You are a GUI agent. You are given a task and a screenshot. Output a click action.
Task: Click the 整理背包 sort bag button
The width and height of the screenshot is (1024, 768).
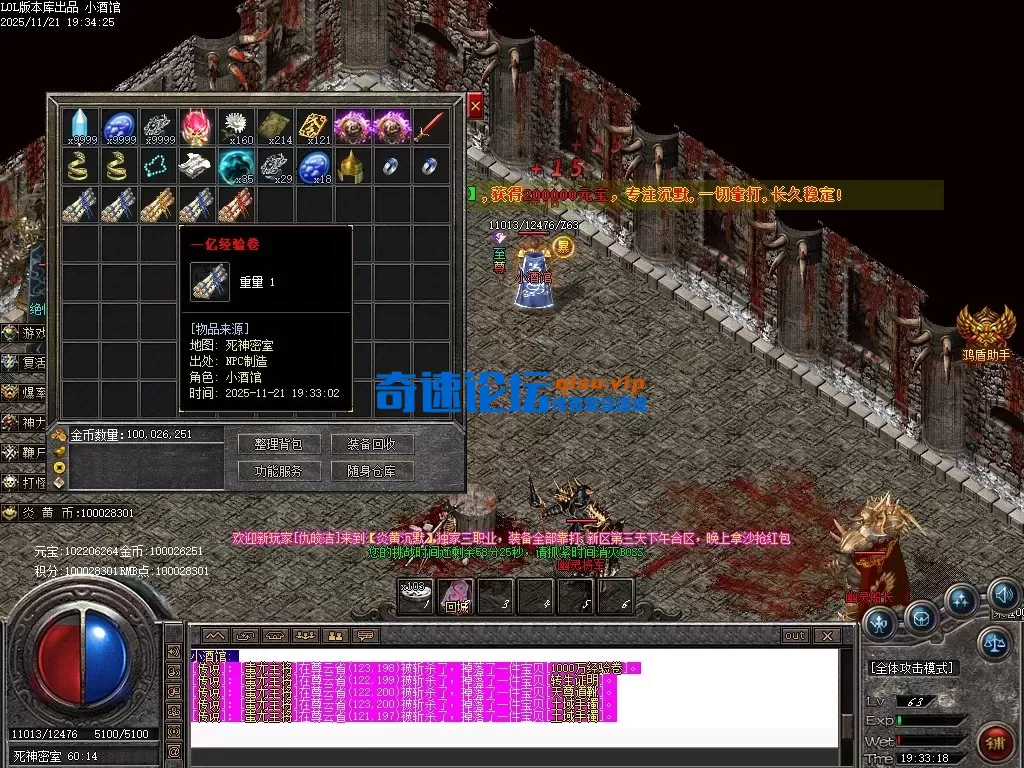pyautogui.click(x=278, y=444)
